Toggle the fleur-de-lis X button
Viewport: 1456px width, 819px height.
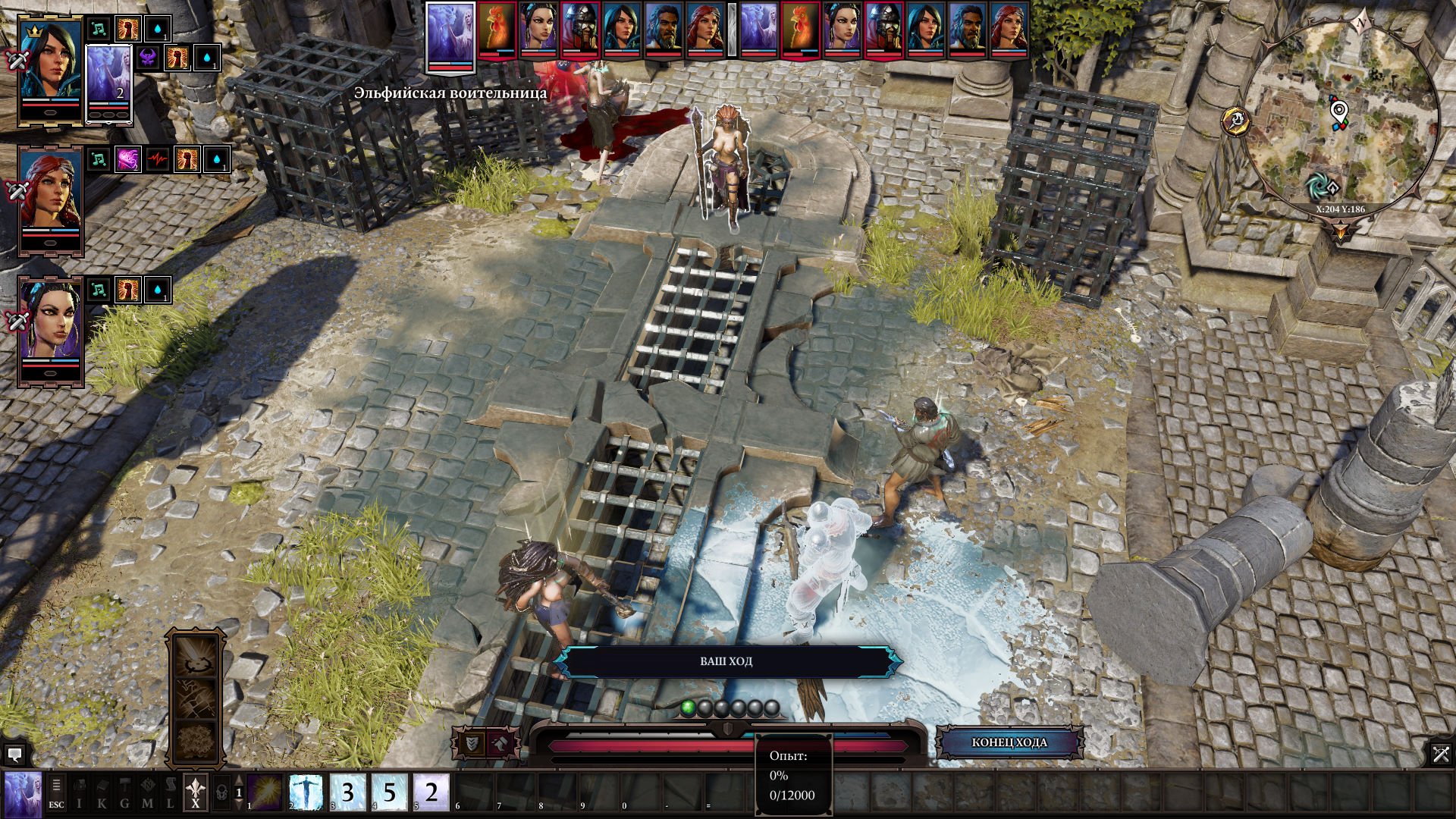[196, 792]
